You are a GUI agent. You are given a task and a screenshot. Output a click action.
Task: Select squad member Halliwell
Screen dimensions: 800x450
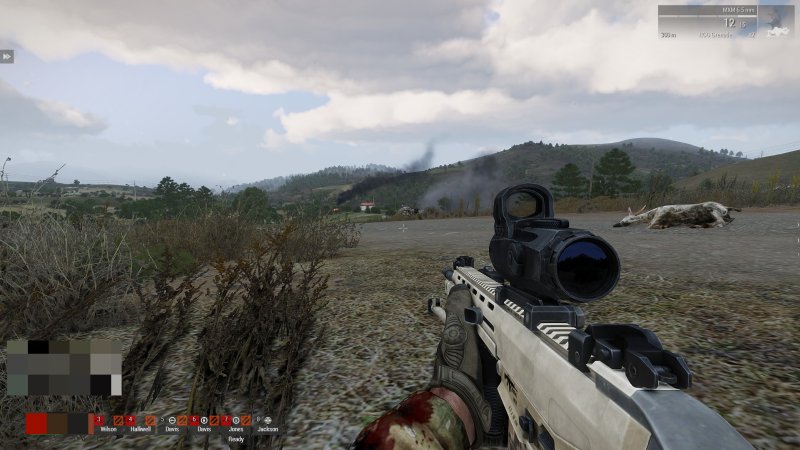point(139,422)
